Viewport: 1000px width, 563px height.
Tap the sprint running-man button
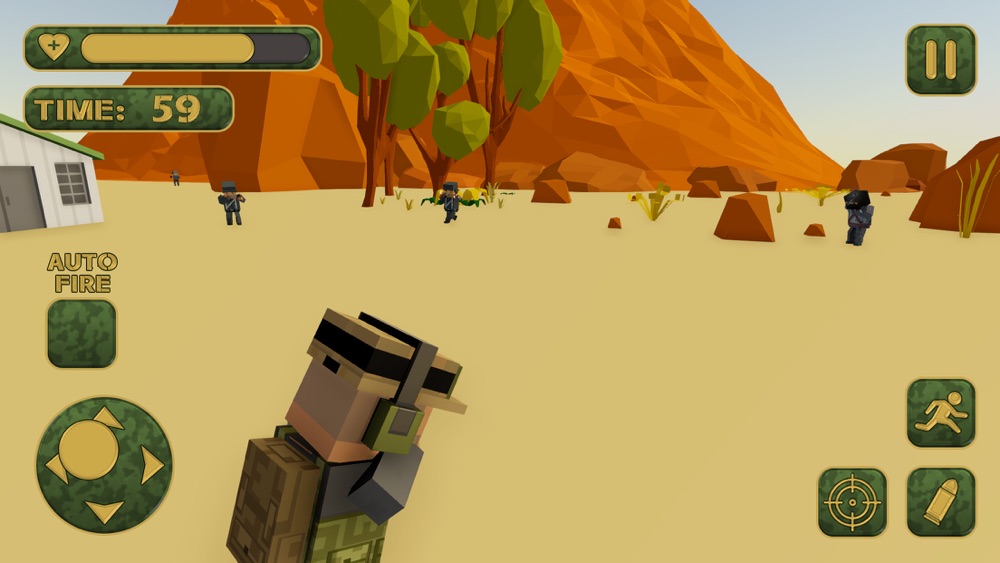pos(941,413)
